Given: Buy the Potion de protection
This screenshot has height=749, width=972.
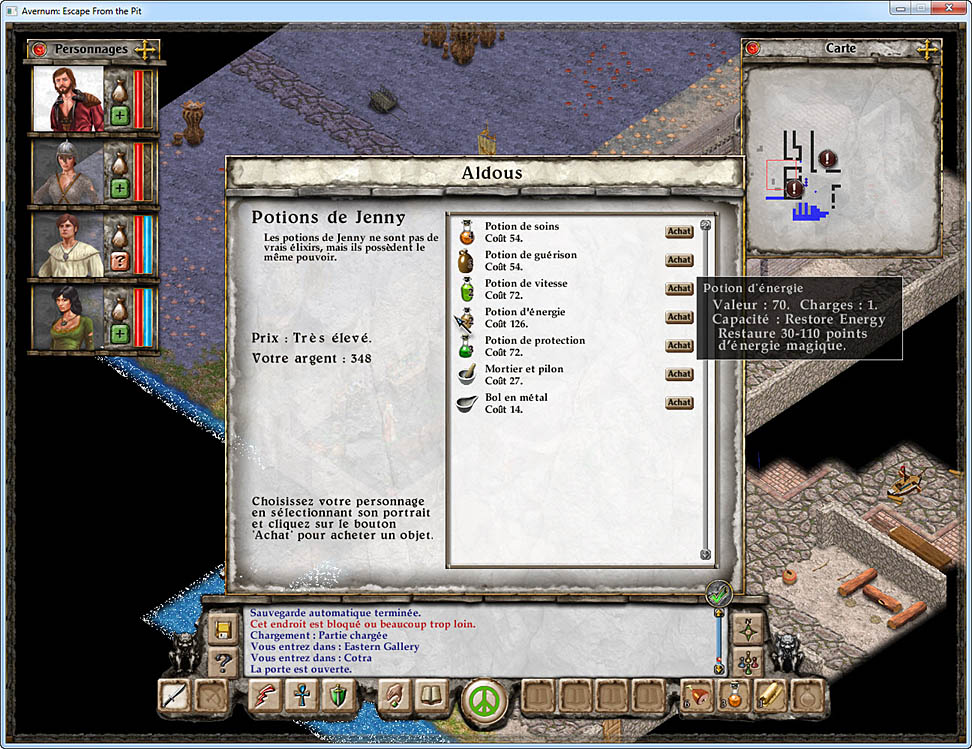Looking at the screenshot, I should pyautogui.click(x=679, y=346).
